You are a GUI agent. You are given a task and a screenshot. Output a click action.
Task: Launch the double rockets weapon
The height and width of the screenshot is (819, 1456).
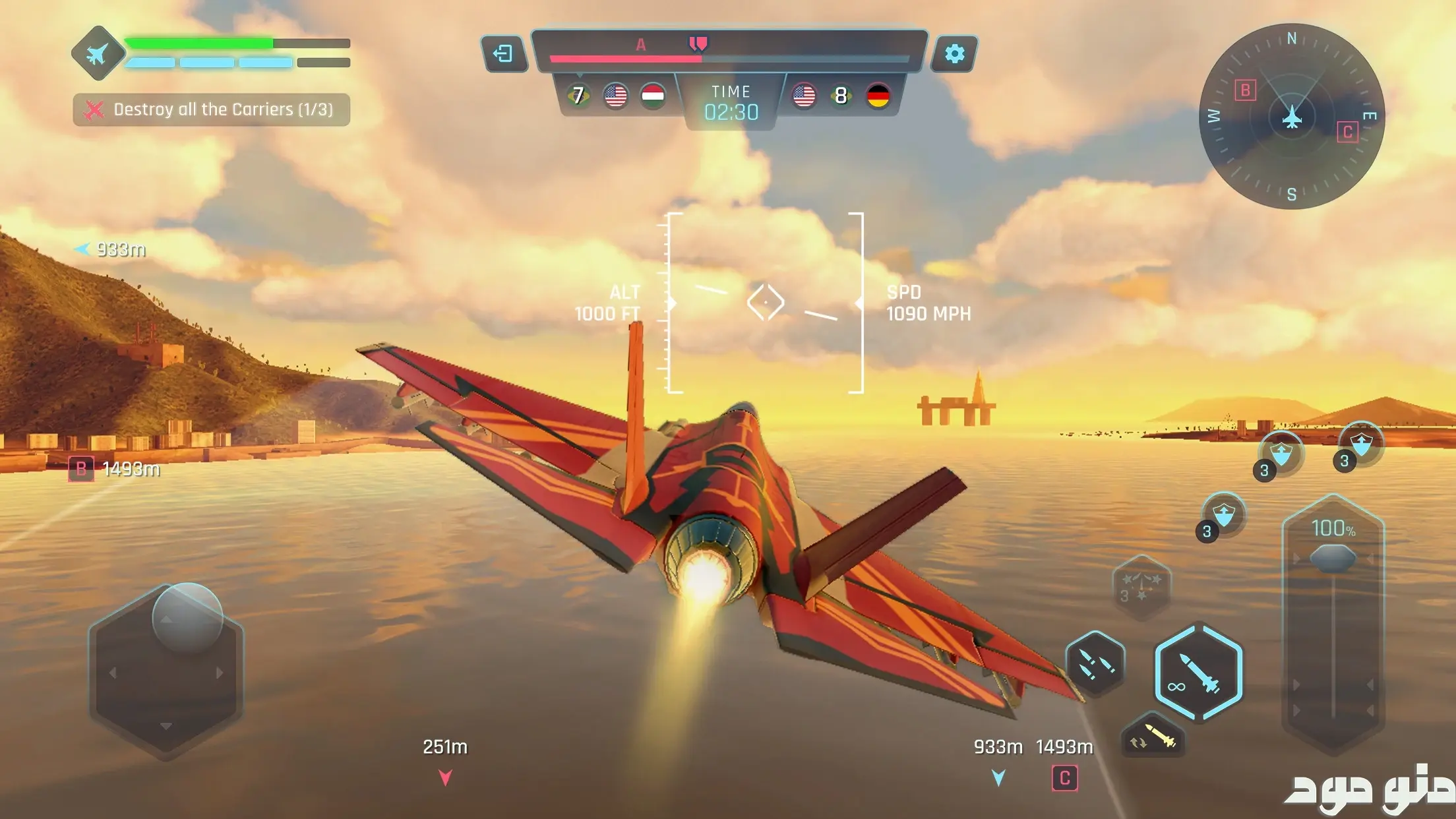coord(1095,663)
